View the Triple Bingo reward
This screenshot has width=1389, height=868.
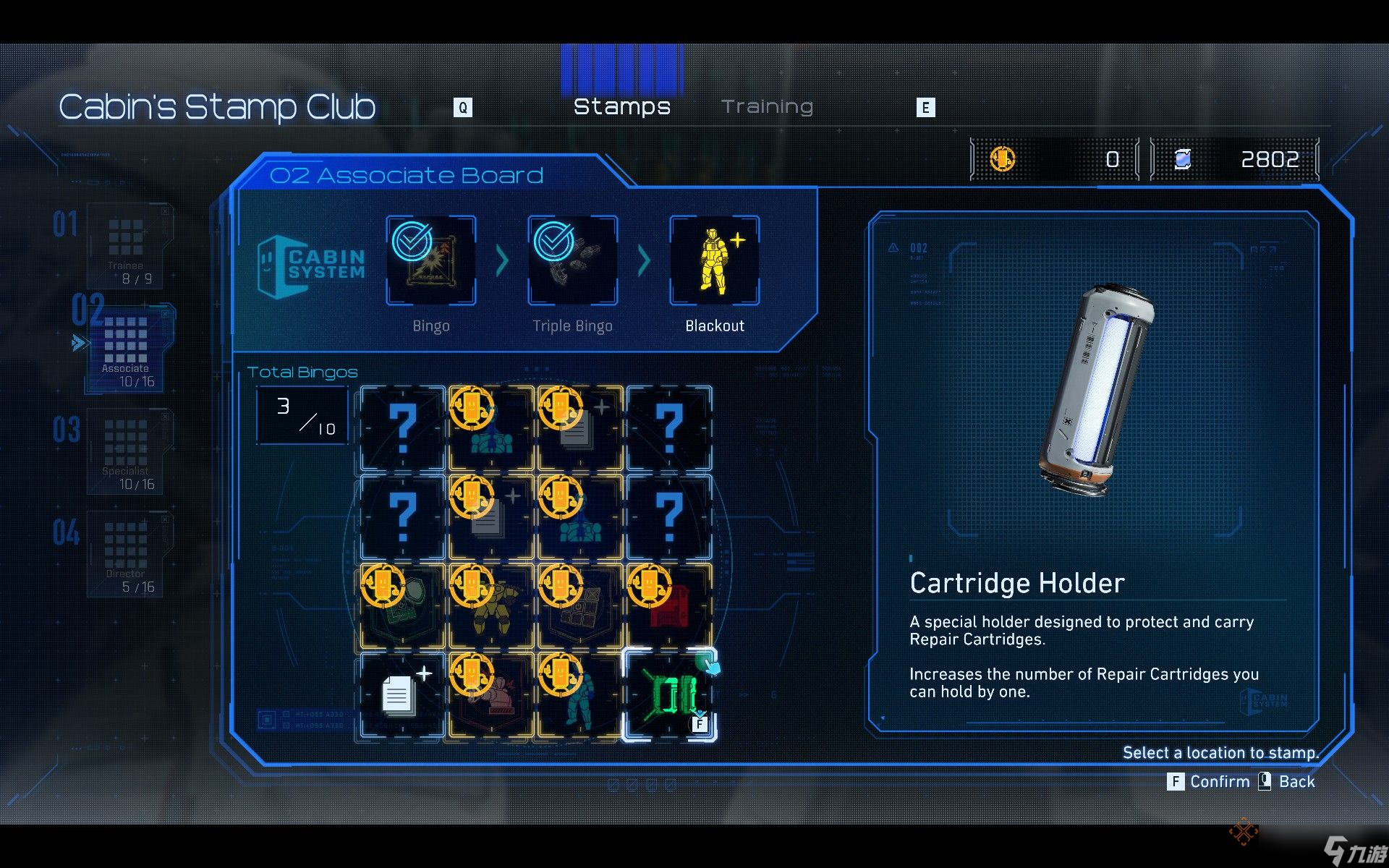click(573, 260)
